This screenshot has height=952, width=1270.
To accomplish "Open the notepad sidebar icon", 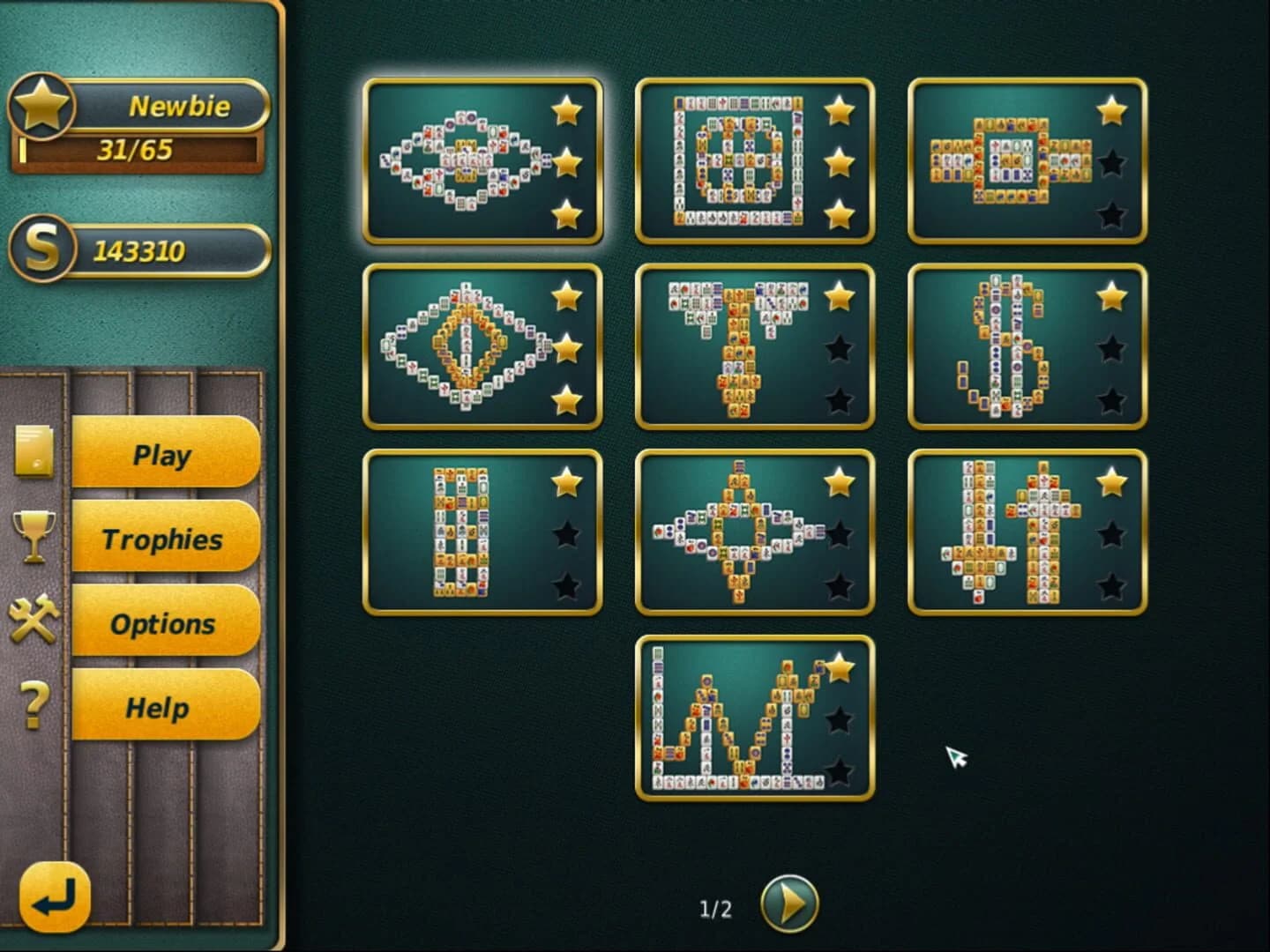I will (34, 450).
